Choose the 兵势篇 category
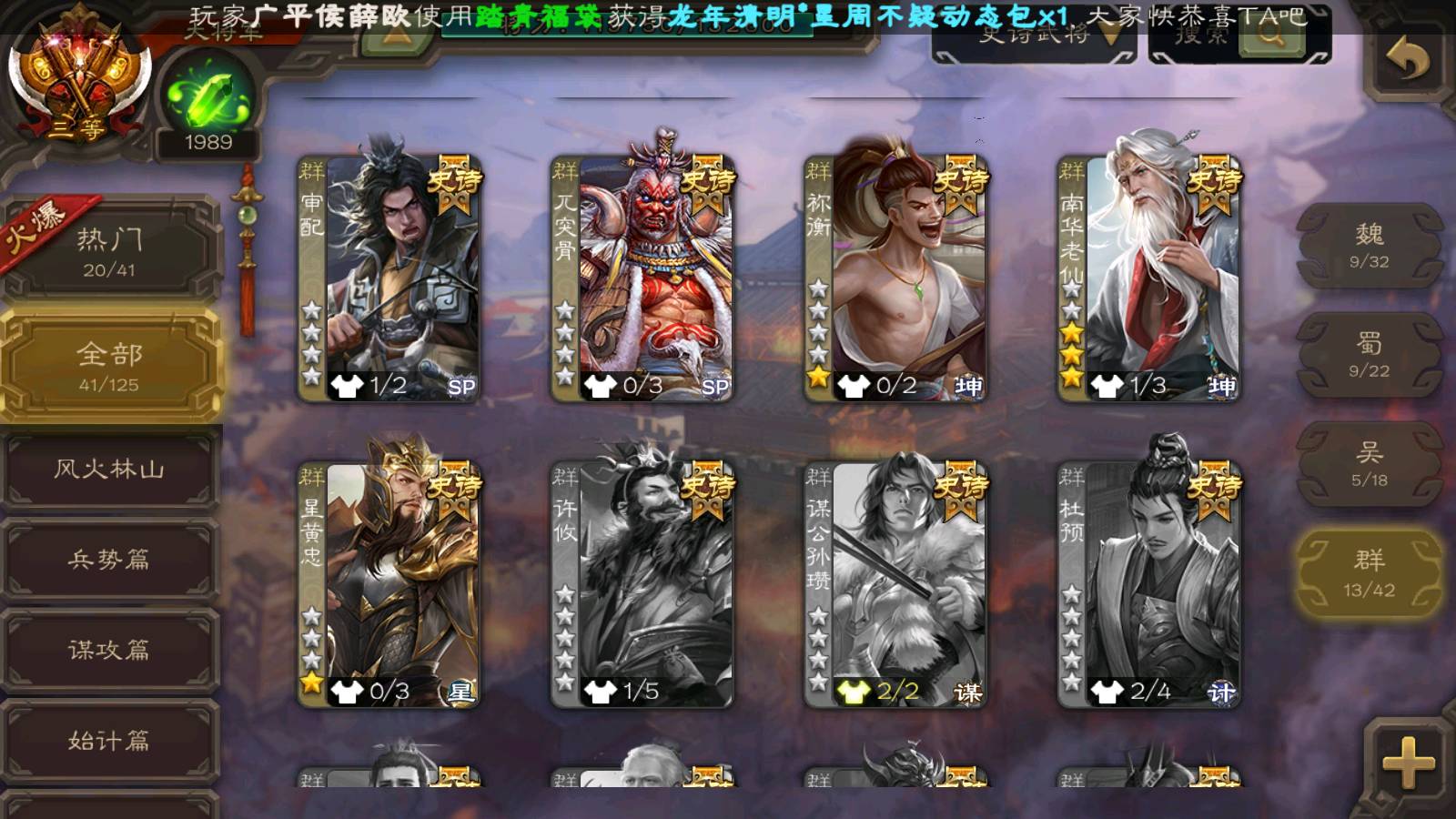 pyautogui.click(x=109, y=559)
